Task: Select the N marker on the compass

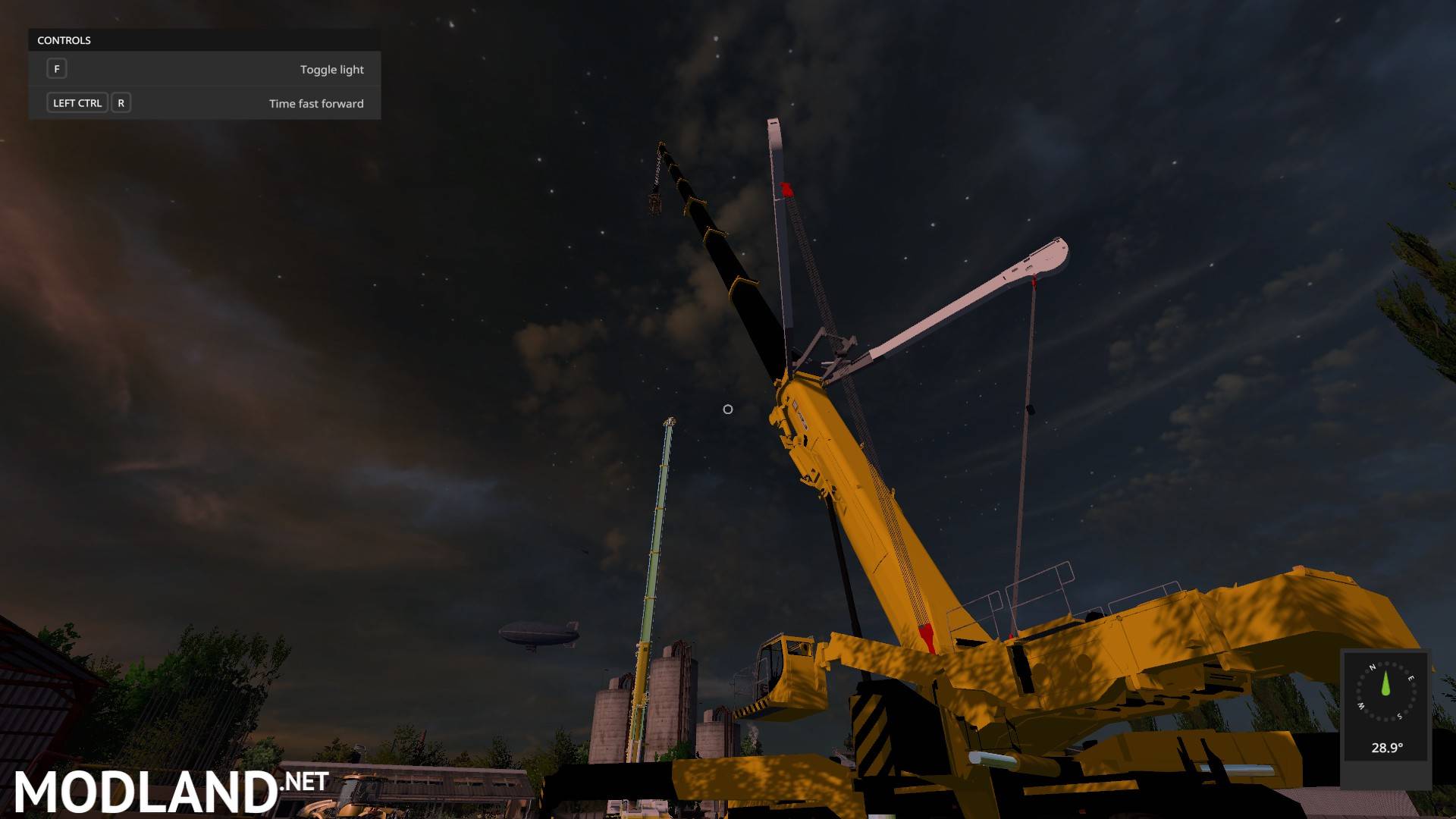Action: point(1373,667)
